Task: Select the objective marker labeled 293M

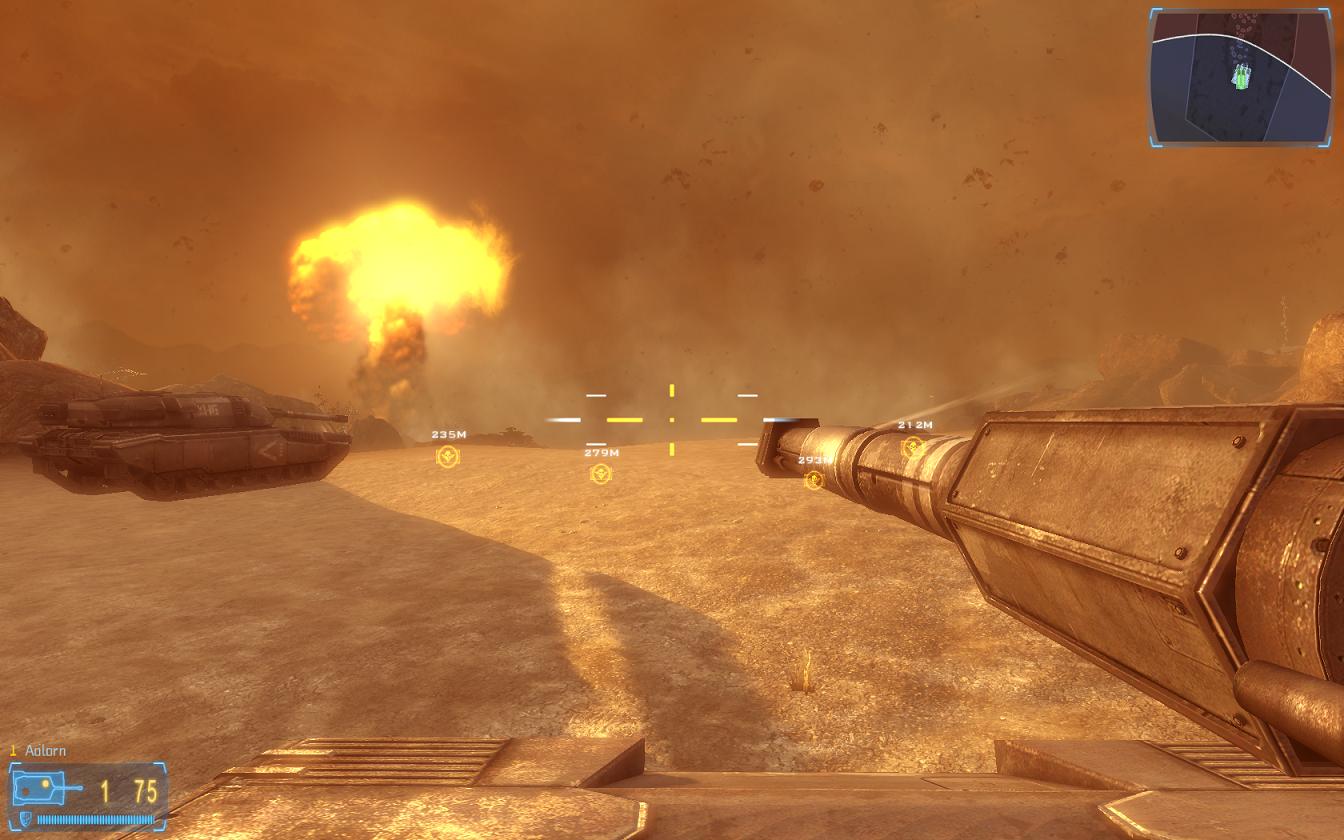Action: tap(814, 480)
